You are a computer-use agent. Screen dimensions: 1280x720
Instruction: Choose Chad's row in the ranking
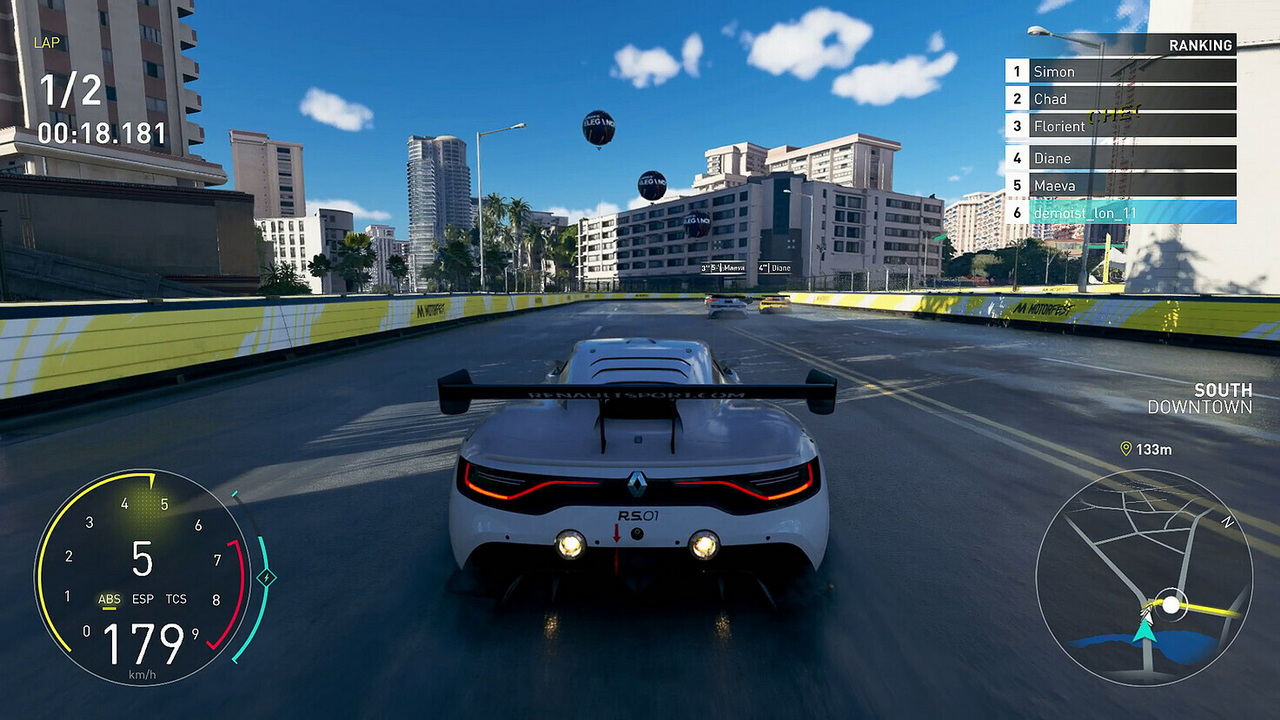1120,98
